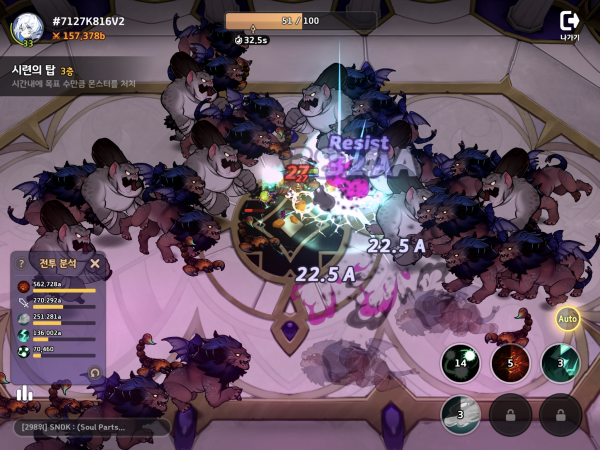Activate the green orb skill on cooldown 14
This screenshot has width=600, height=450.
click(461, 363)
